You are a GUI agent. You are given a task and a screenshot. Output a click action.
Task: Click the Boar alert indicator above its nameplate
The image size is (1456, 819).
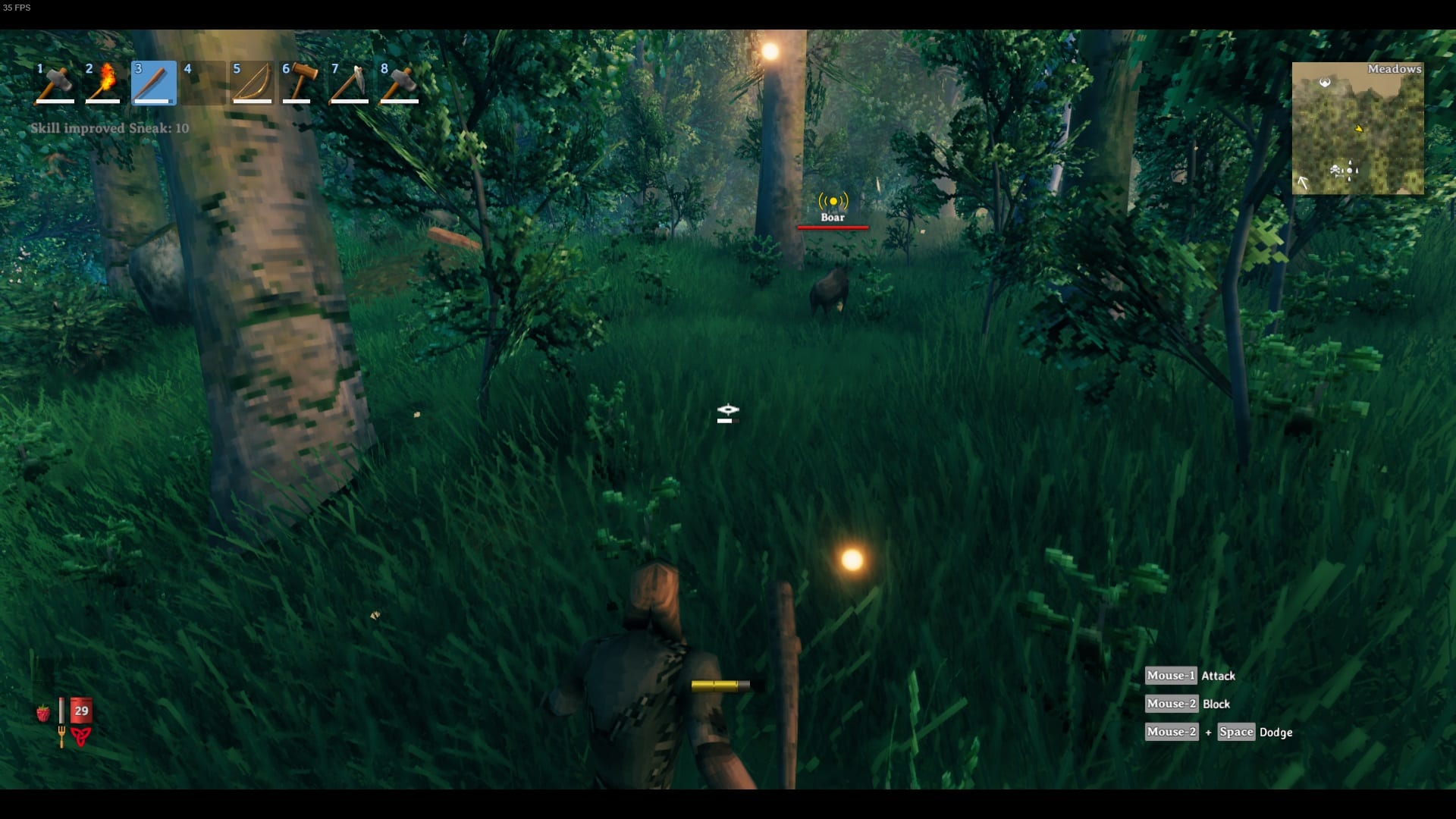(x=834, y=202)
